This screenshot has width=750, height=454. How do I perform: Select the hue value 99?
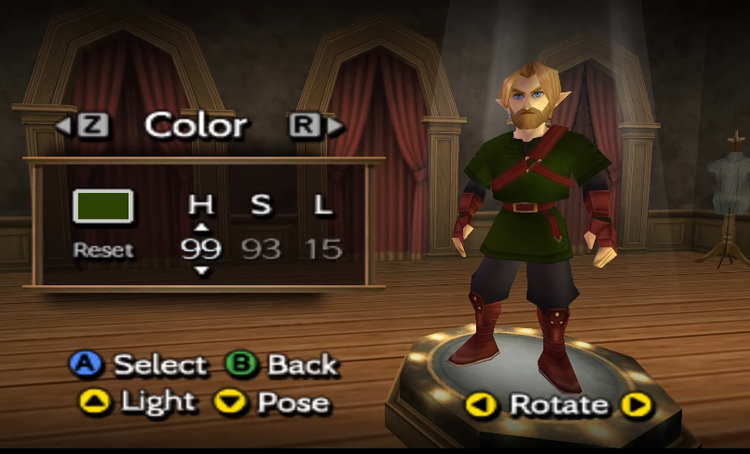(x=201, y=249)
